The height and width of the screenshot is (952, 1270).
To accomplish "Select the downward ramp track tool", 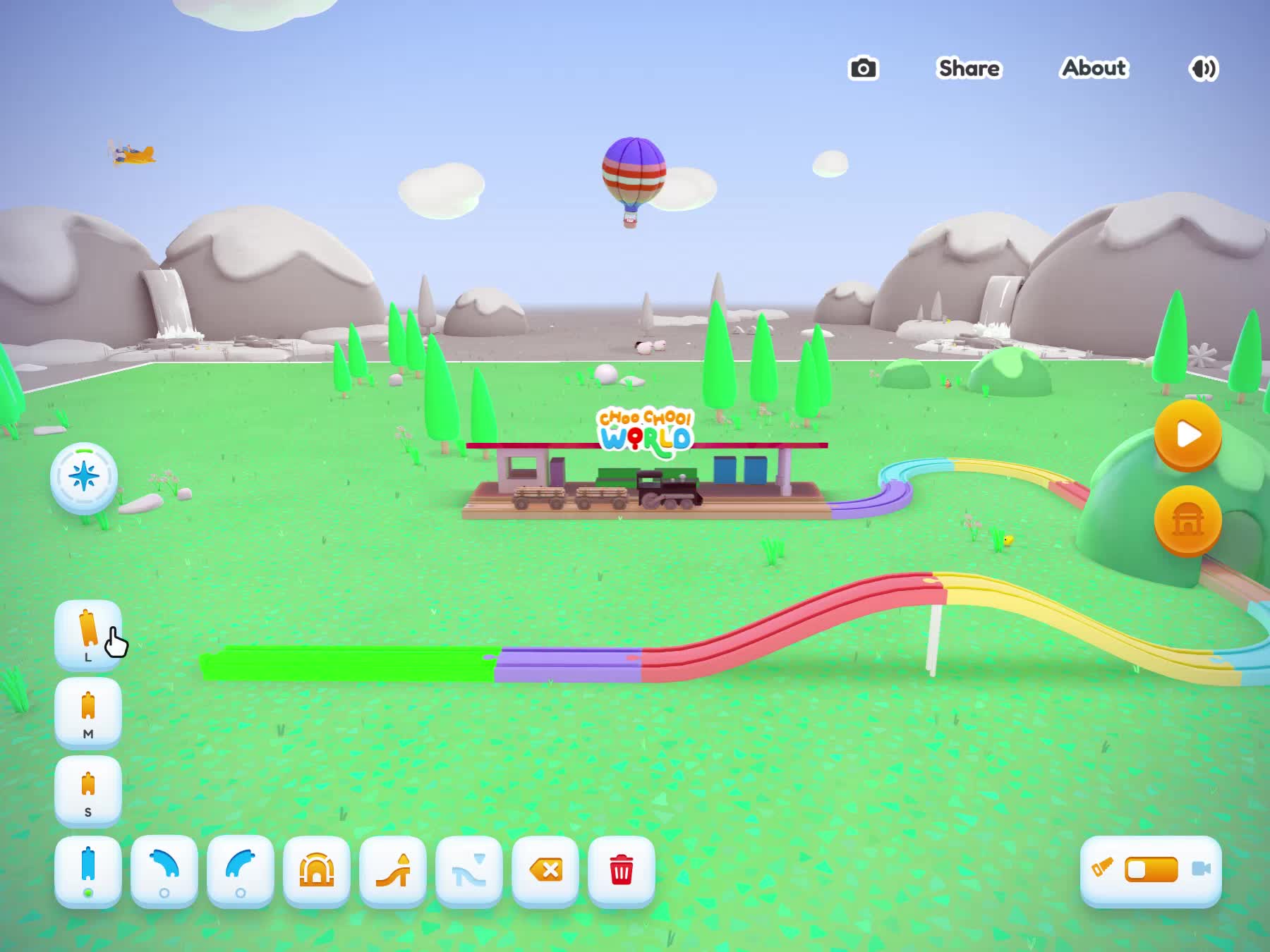I will (469, 870).
